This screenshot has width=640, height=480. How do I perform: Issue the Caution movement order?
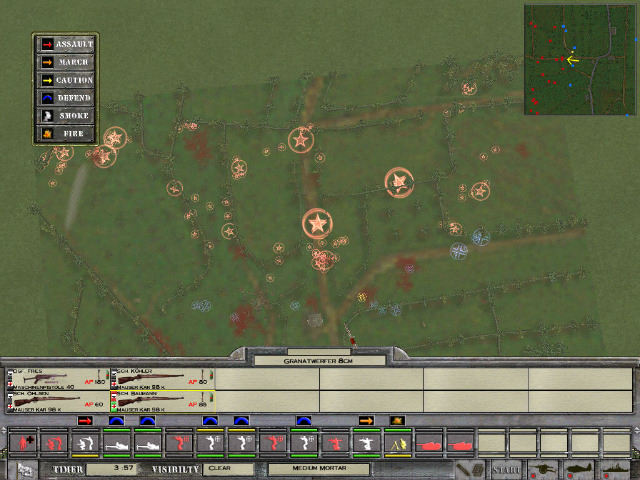[66, 80]
